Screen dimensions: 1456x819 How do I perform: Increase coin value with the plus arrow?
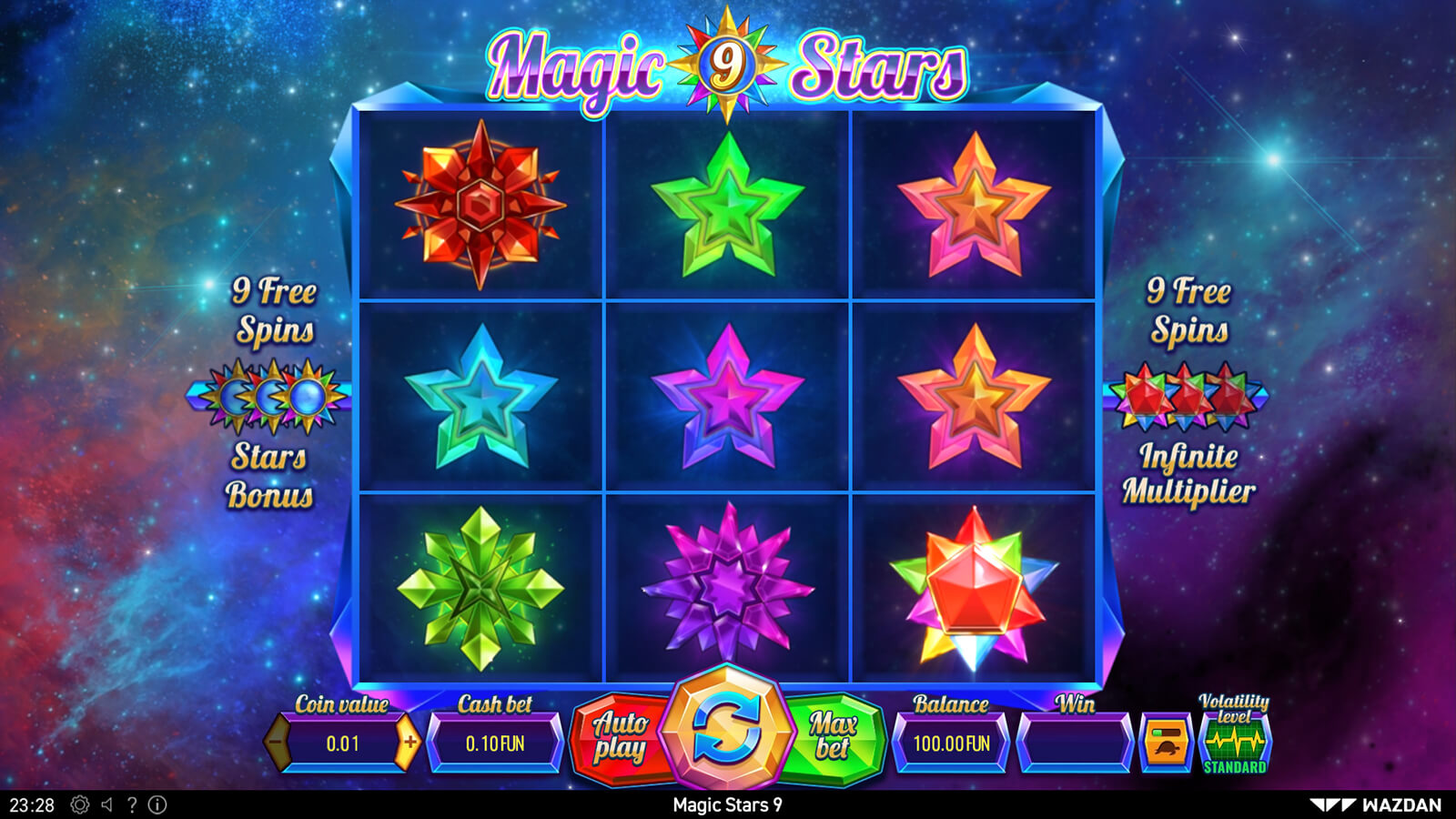409,743
